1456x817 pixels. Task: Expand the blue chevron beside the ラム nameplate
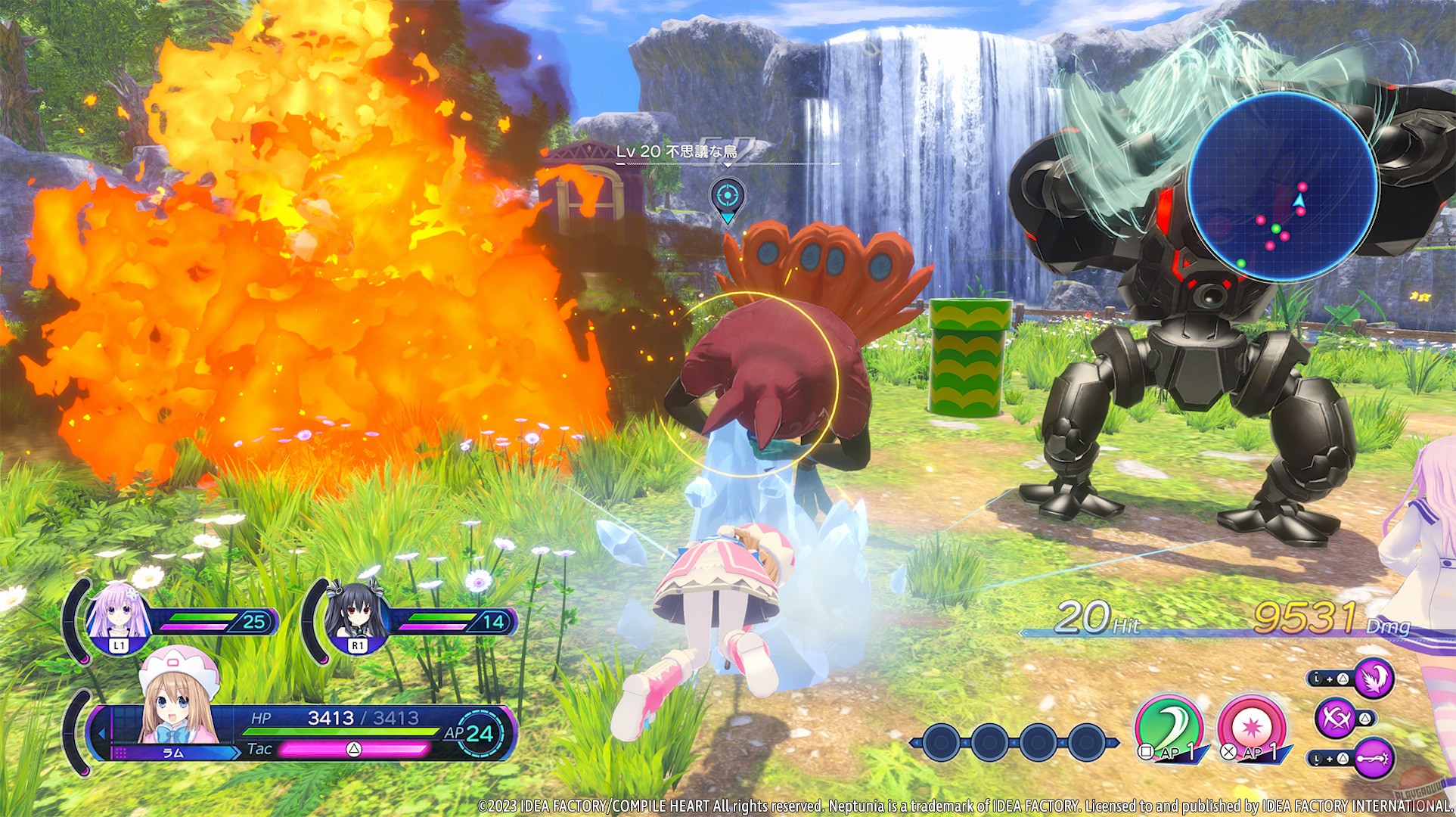[235, 751]
